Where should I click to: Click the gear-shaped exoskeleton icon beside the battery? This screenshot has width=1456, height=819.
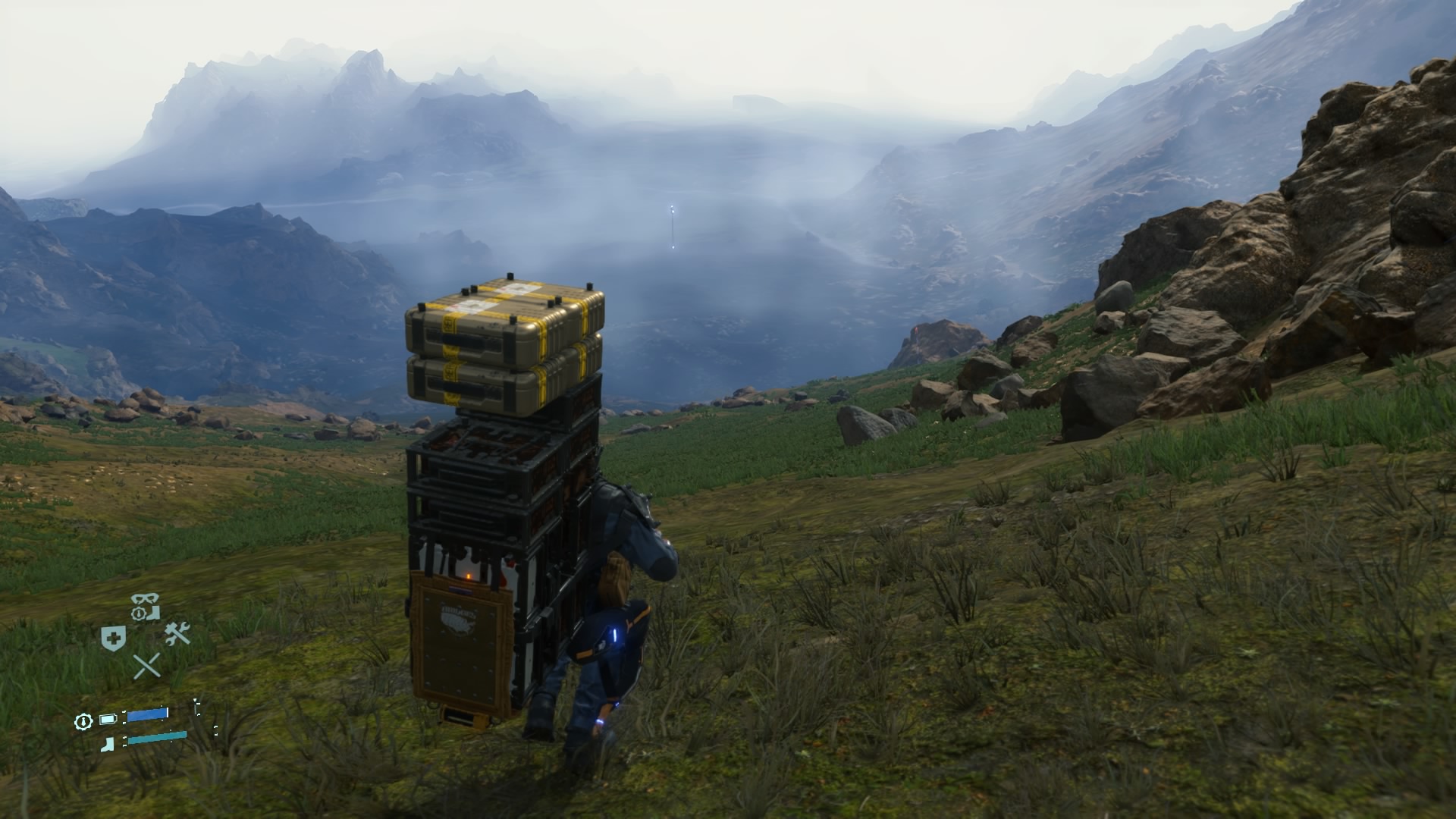(83, 720)
